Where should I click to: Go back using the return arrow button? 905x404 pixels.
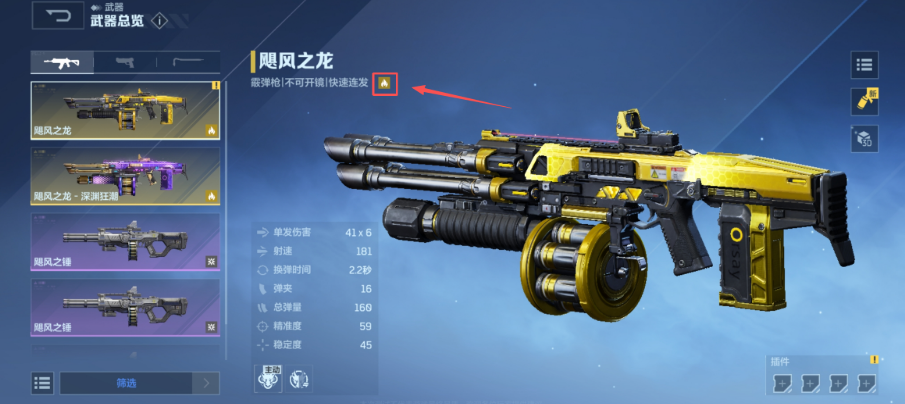[58, 15]
